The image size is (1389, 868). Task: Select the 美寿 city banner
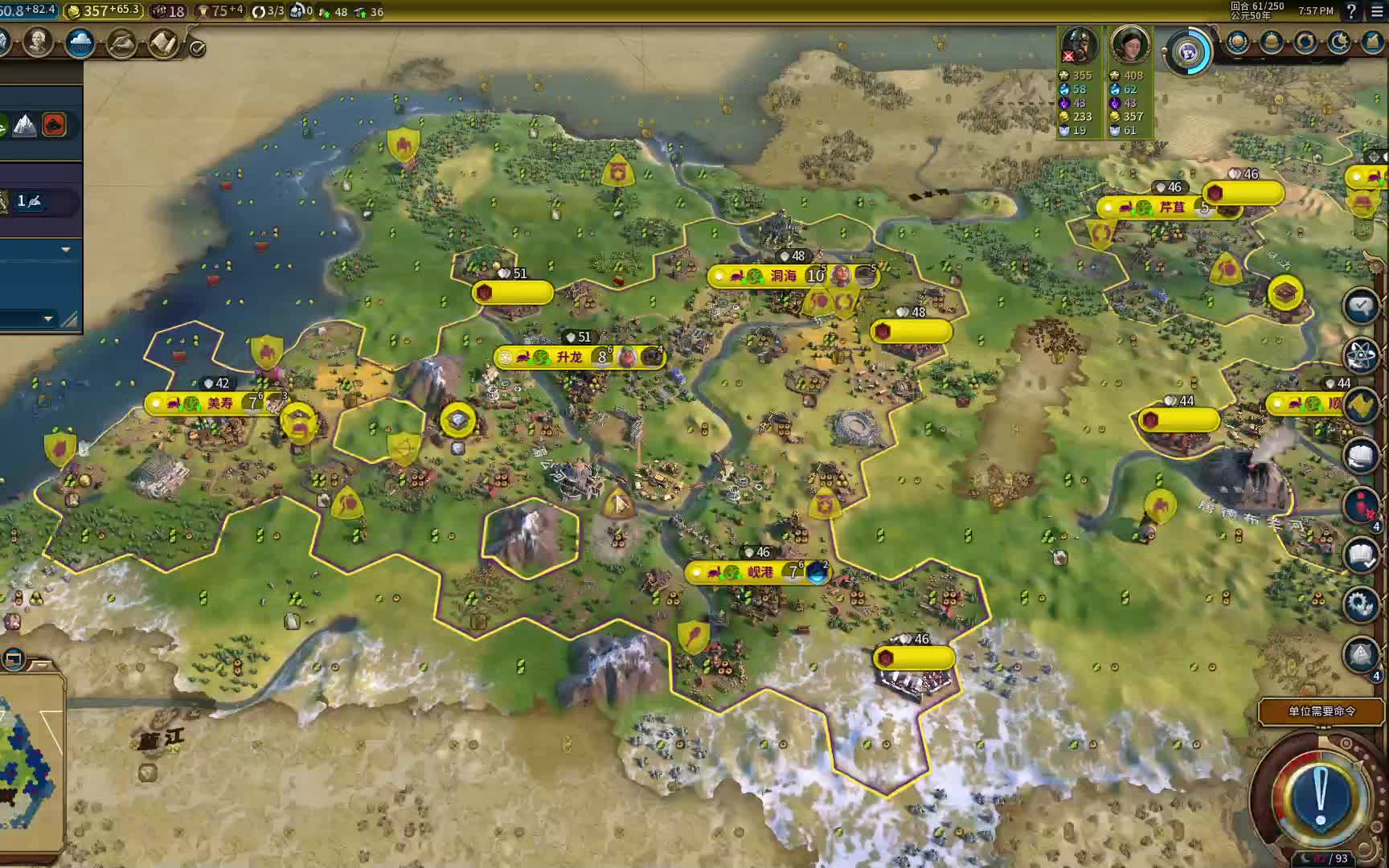pos(219,403)
